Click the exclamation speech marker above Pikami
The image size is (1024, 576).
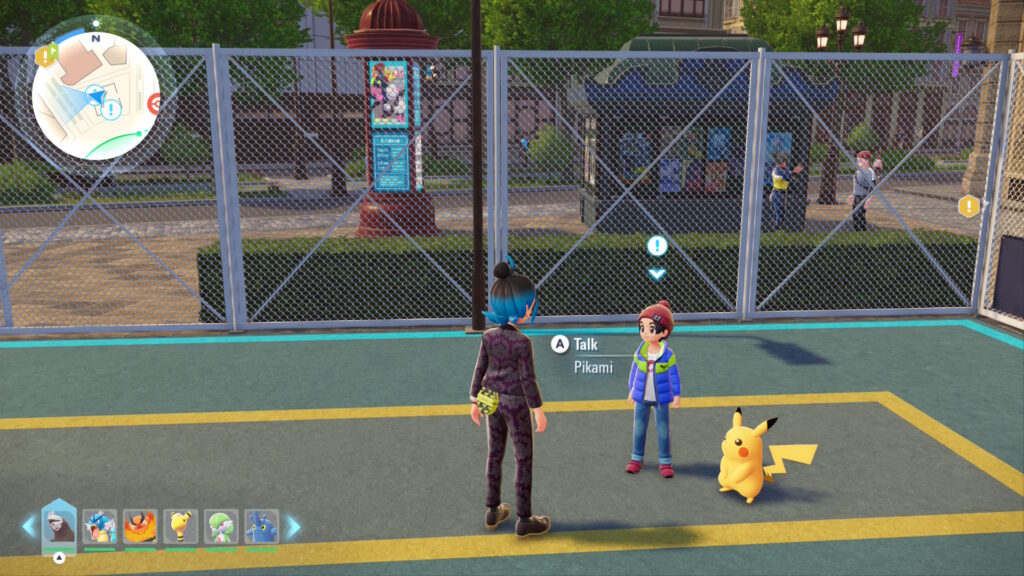click(x=656, y=245)
